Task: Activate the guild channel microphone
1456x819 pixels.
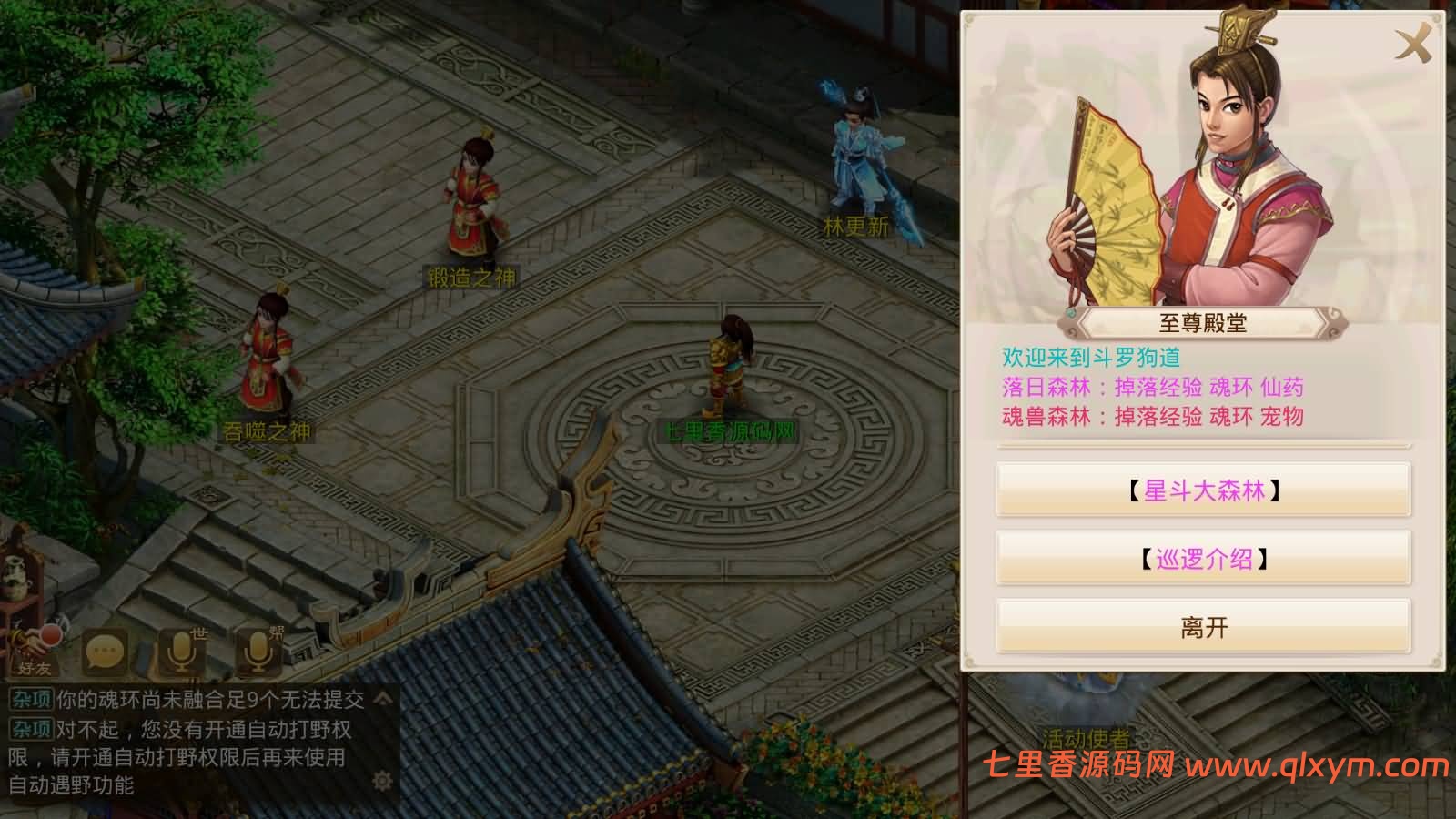Action: click(x=258, y=652)
